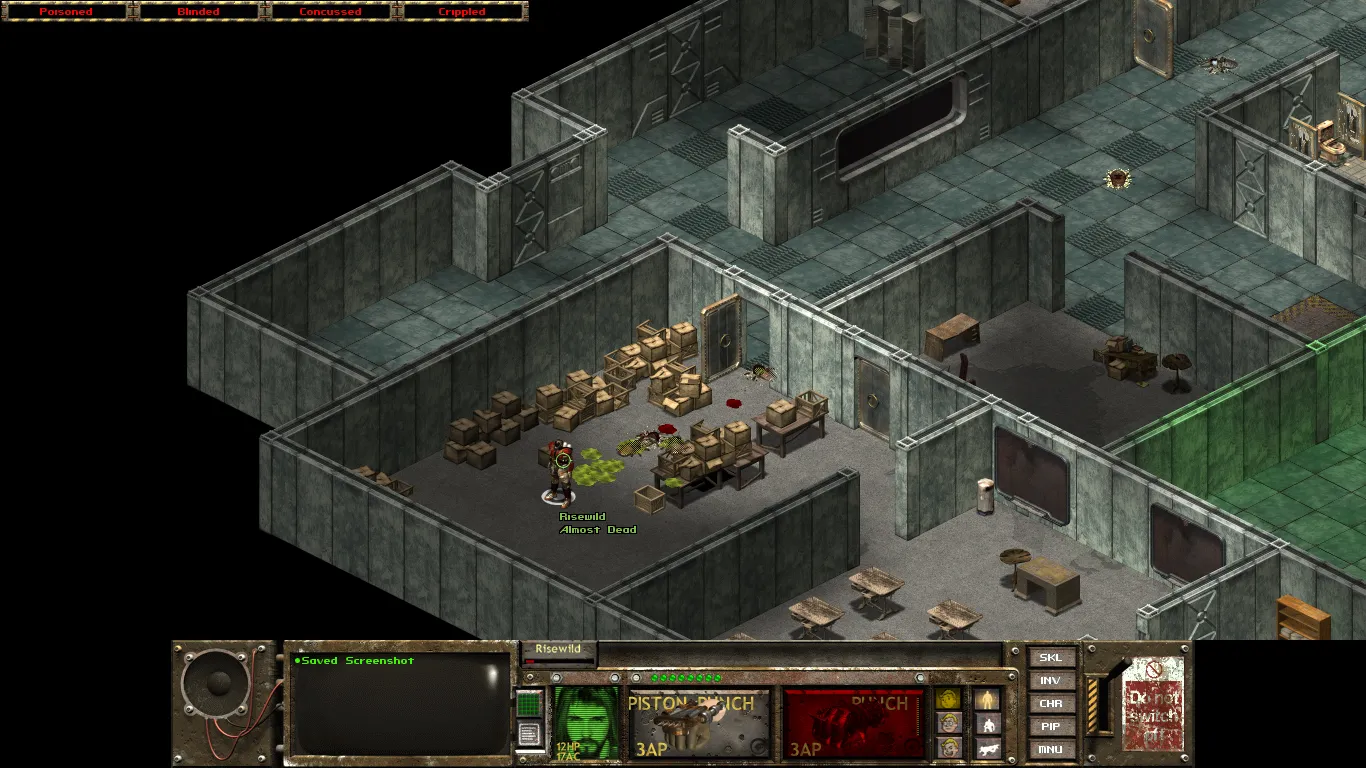1366x768 pixels.
Task: Select the Piston Punch weapon slot
Action: pos(699,723)
